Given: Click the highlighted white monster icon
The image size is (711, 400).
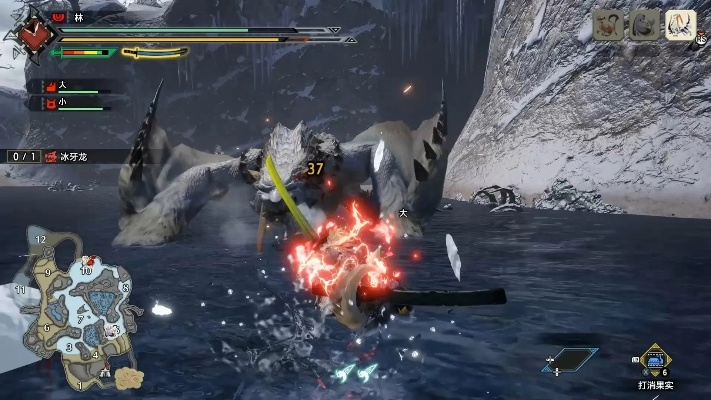Looking at the screenshot, I should [x=681, y=25].
